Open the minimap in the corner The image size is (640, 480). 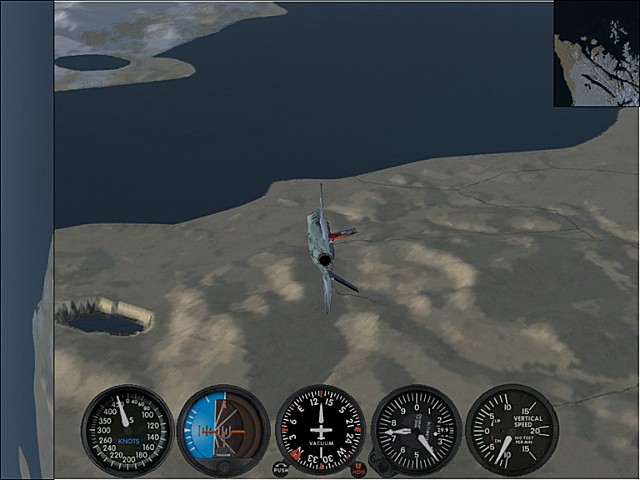click(x=596, y=54)
